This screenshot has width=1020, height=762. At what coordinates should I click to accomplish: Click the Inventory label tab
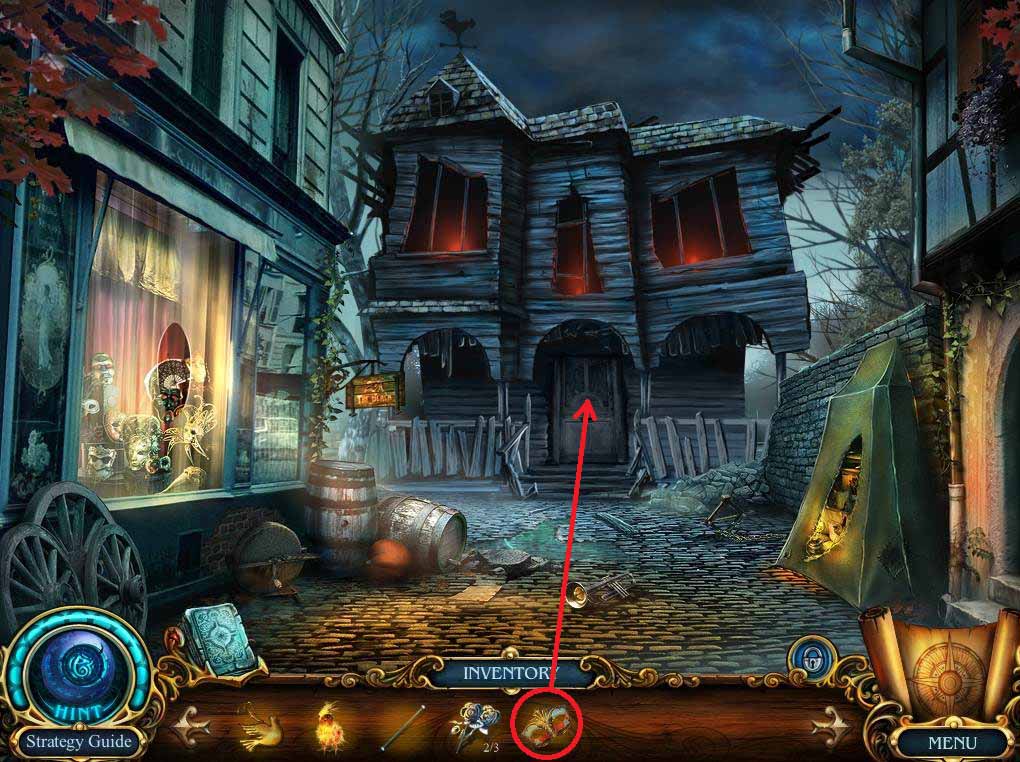(x=507, y=673)
